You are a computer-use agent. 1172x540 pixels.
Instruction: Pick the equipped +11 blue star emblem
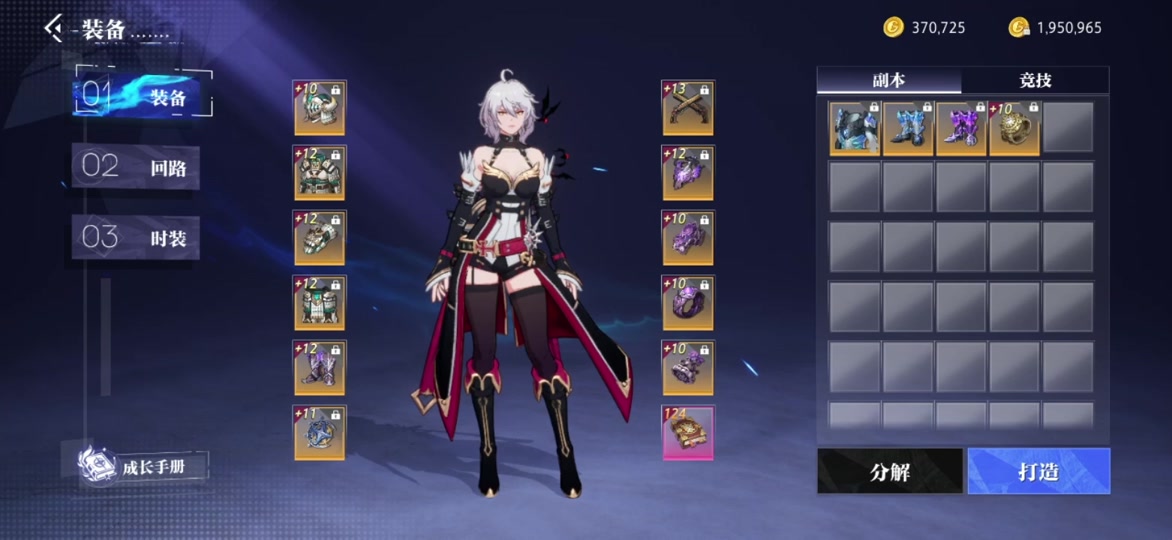pos(320,433)
